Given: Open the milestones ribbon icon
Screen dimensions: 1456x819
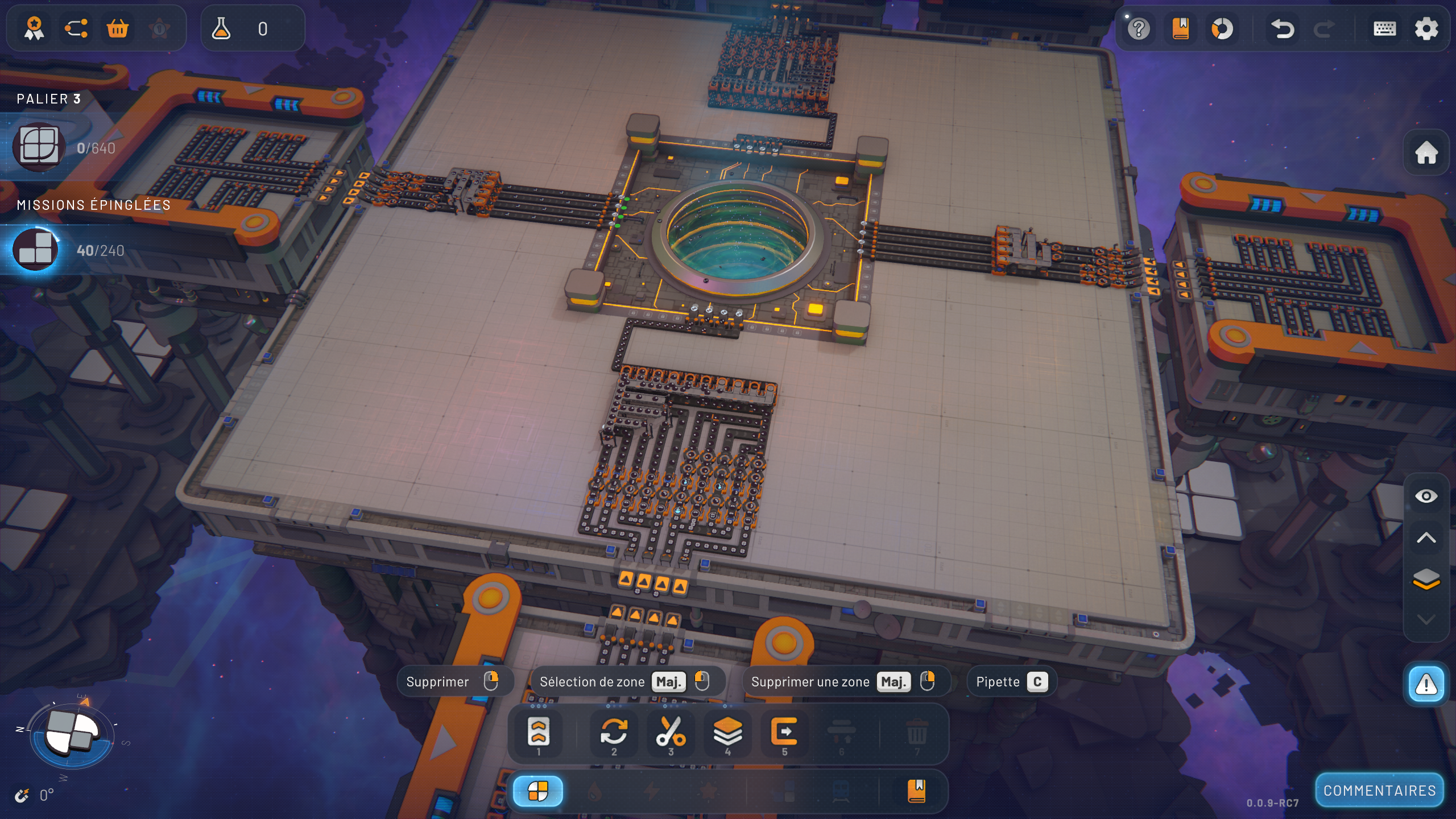Looking at the screenshot, I should click(x=34, y=28).
